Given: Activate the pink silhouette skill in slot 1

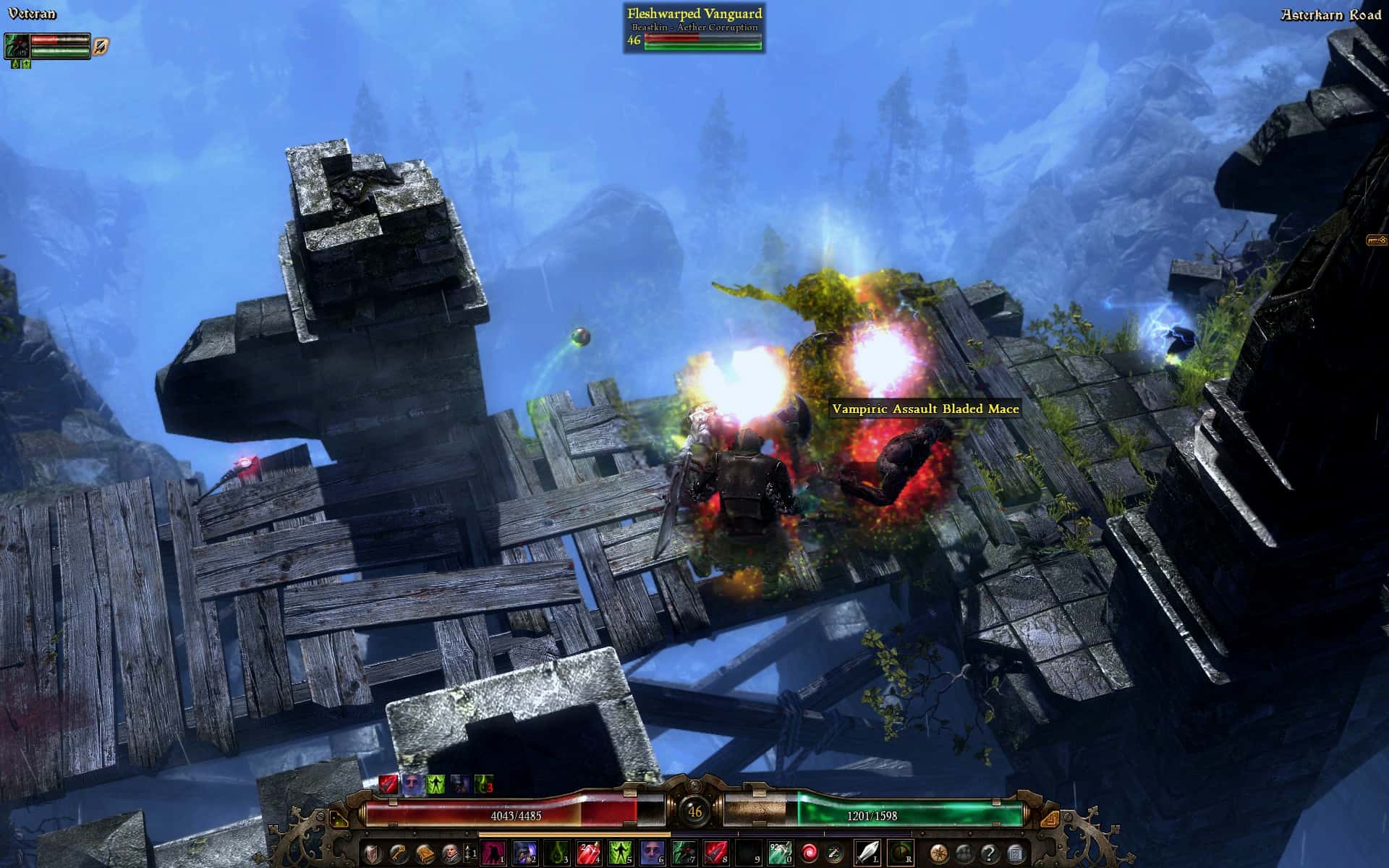Looking at the screenshot, I should coord(493,854).
